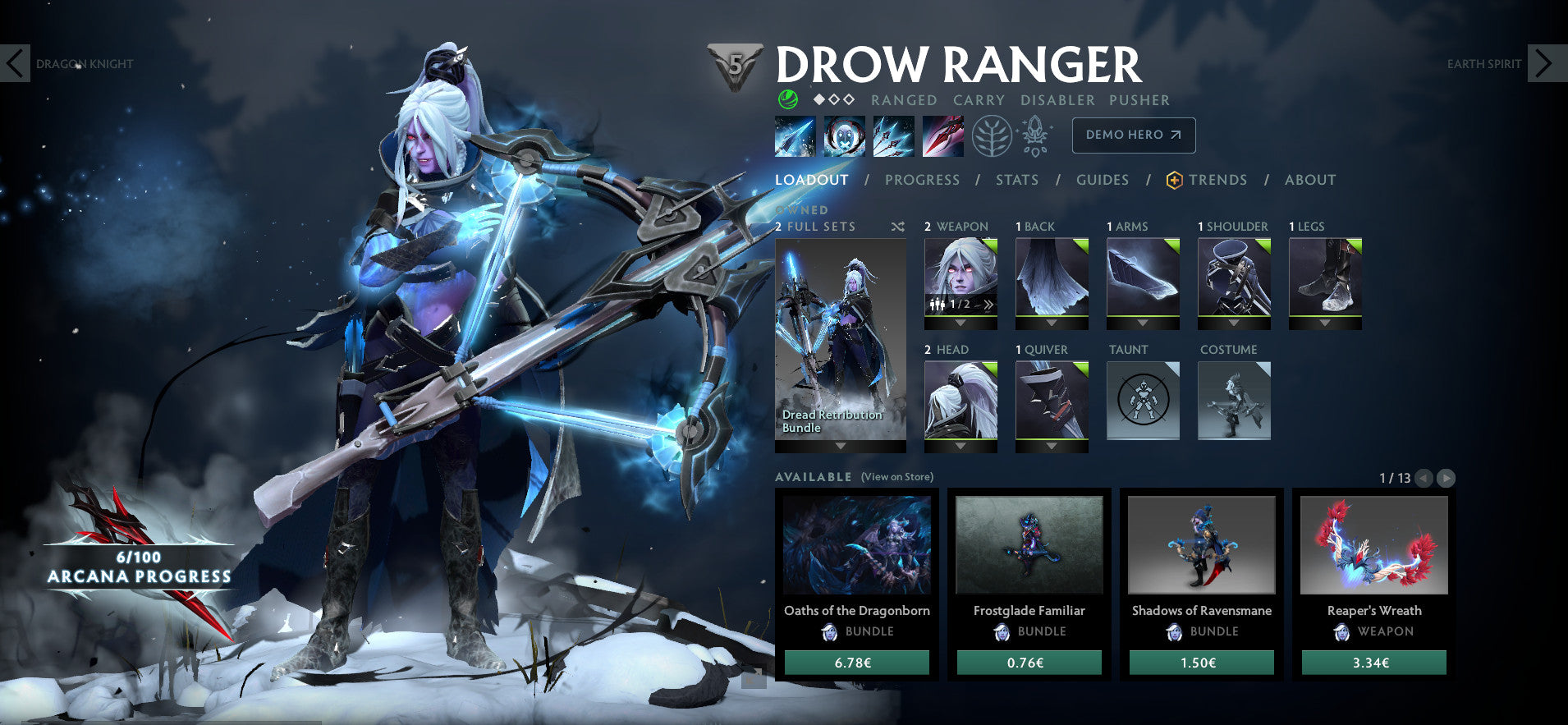The height and width of the screenshot is (725, 1568).
Task: Switch to the Stats tab
Action: tap(1016, 180)
